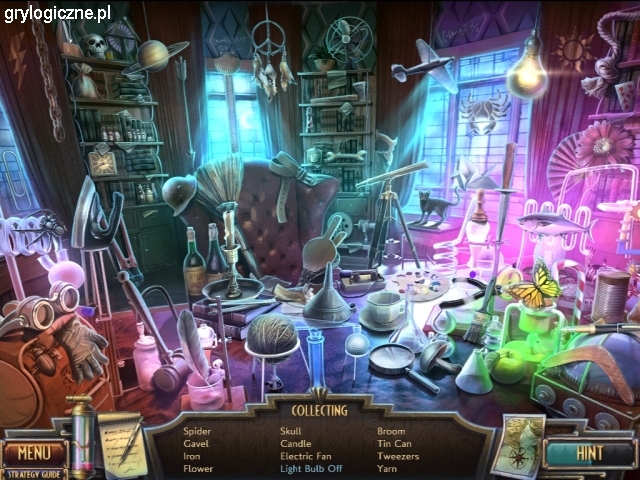Click Gavel in the item list
Image resolution: width=640 pixels, height=480 pixels.
click(x=196, y=444)
